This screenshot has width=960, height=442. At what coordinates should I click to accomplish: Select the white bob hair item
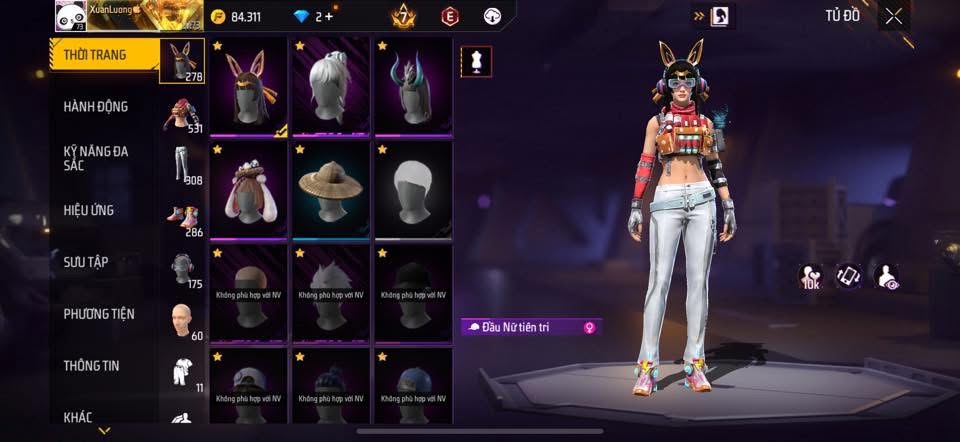click(x=413, y=190)
